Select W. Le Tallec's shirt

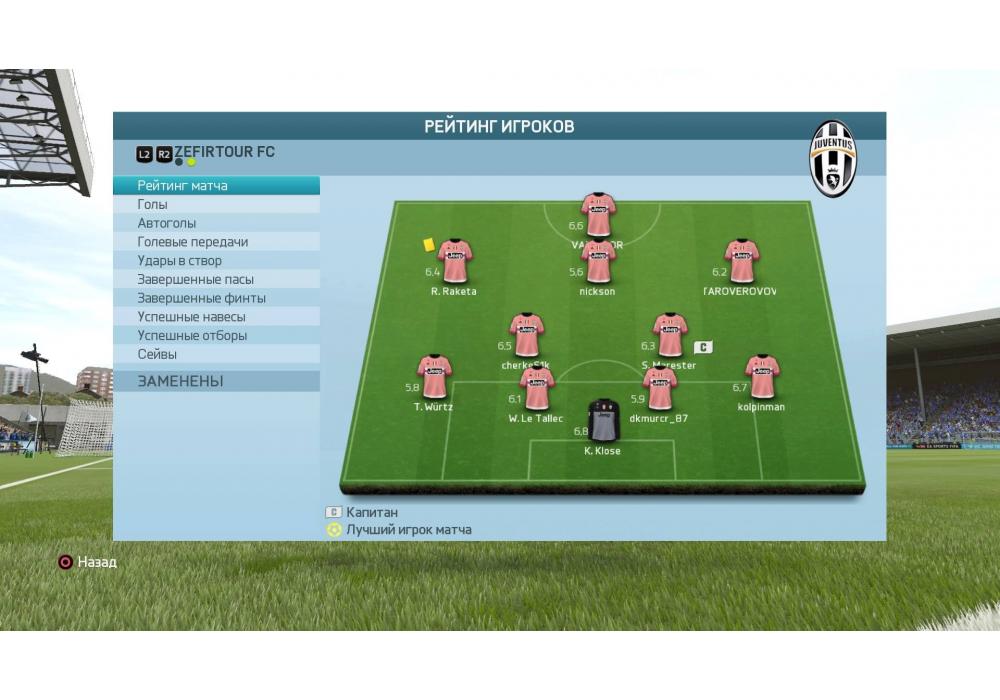pos(537,389)
